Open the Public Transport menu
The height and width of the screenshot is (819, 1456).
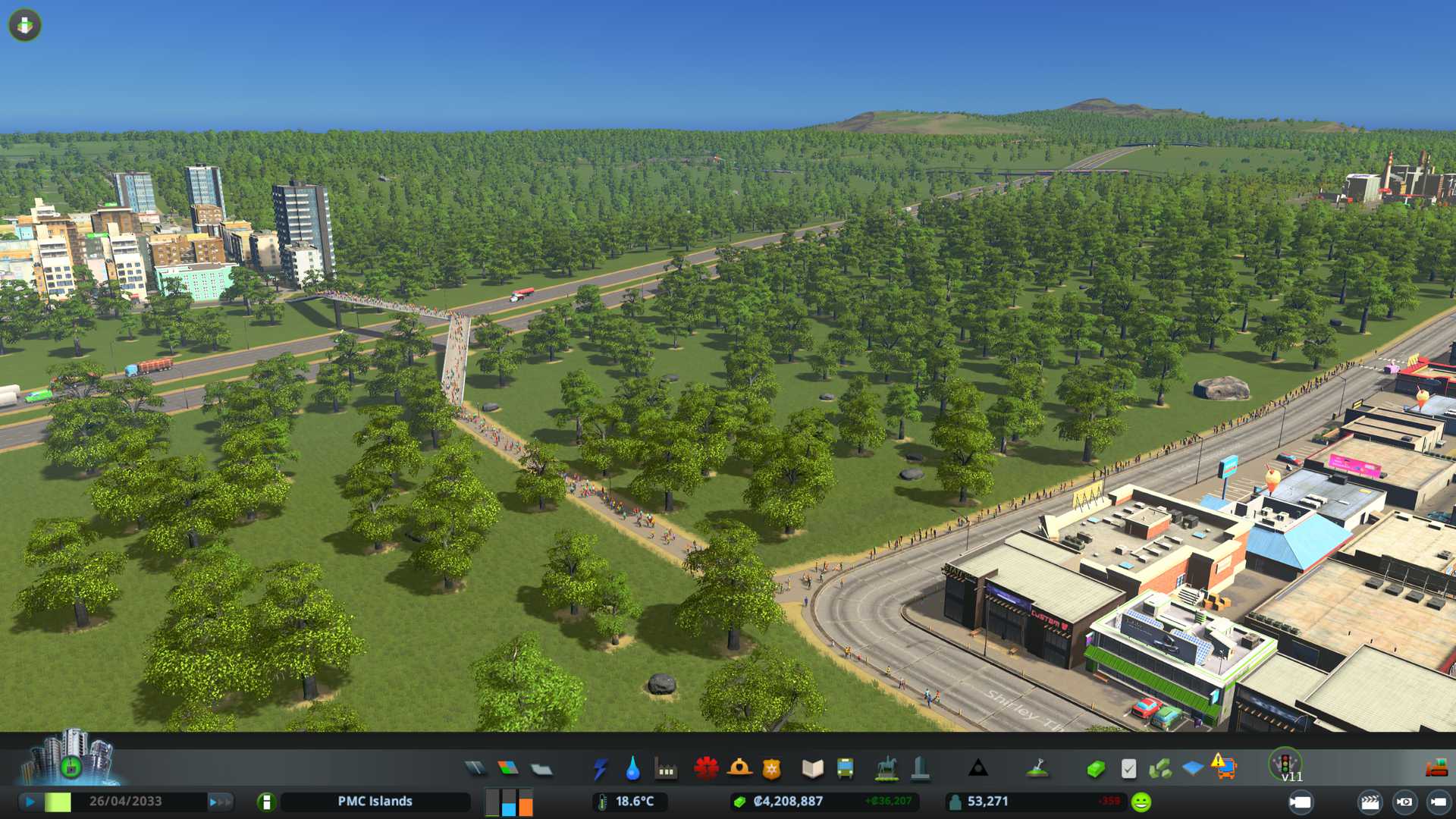845,769
